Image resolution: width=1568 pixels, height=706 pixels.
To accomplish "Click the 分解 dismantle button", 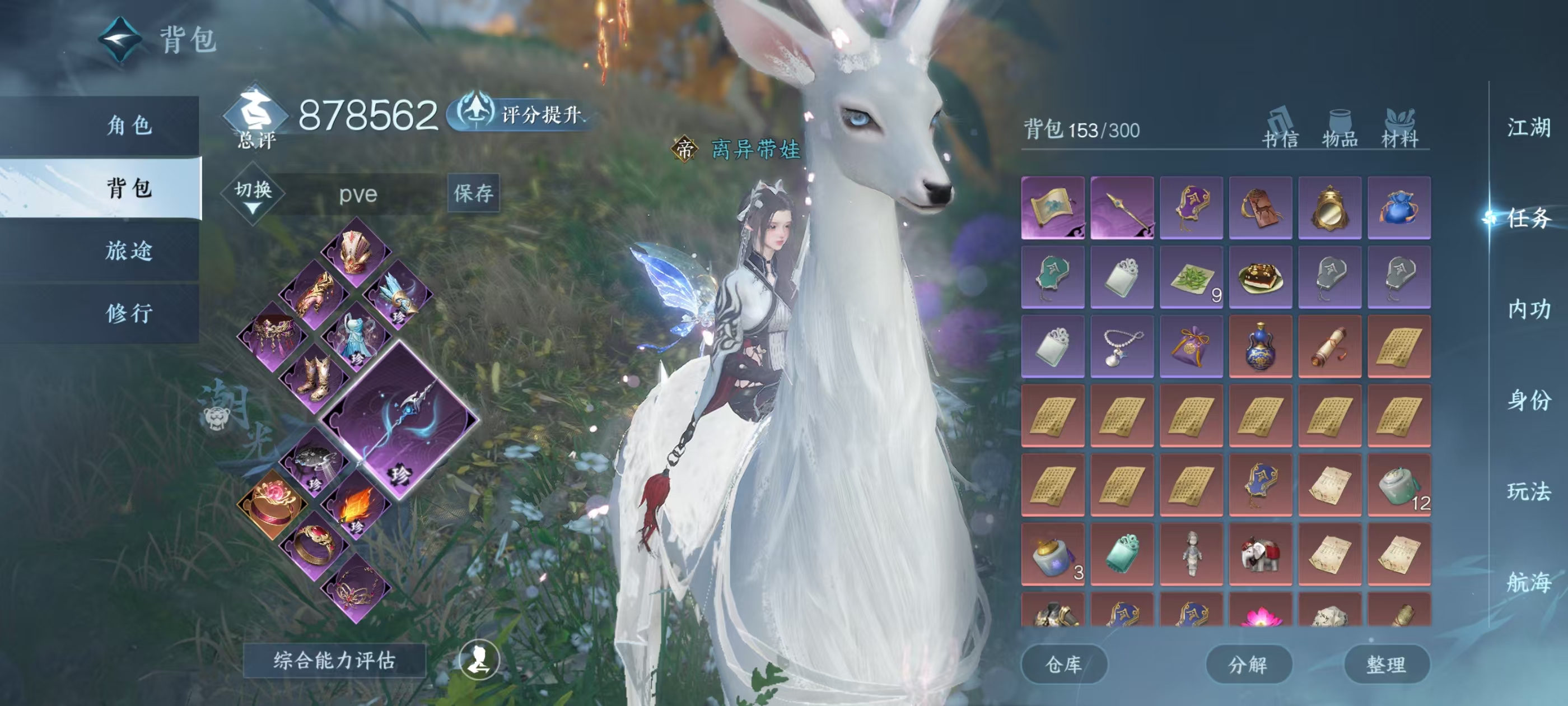I will 1248,665.
